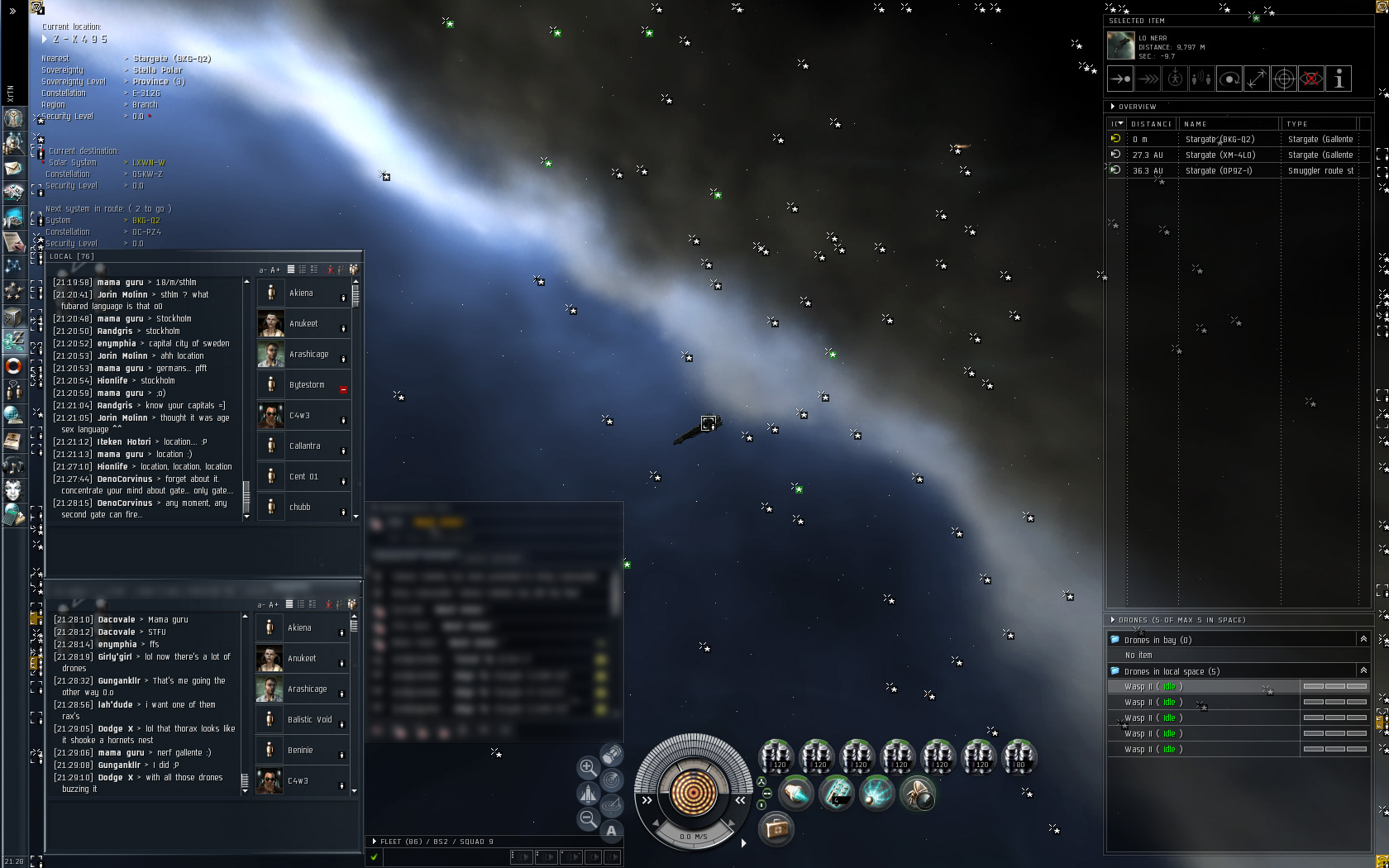Toggle the autopilot A button
Image resolution: width=1389 pixels, height=868 pixels.
click(x=612, y=831)
